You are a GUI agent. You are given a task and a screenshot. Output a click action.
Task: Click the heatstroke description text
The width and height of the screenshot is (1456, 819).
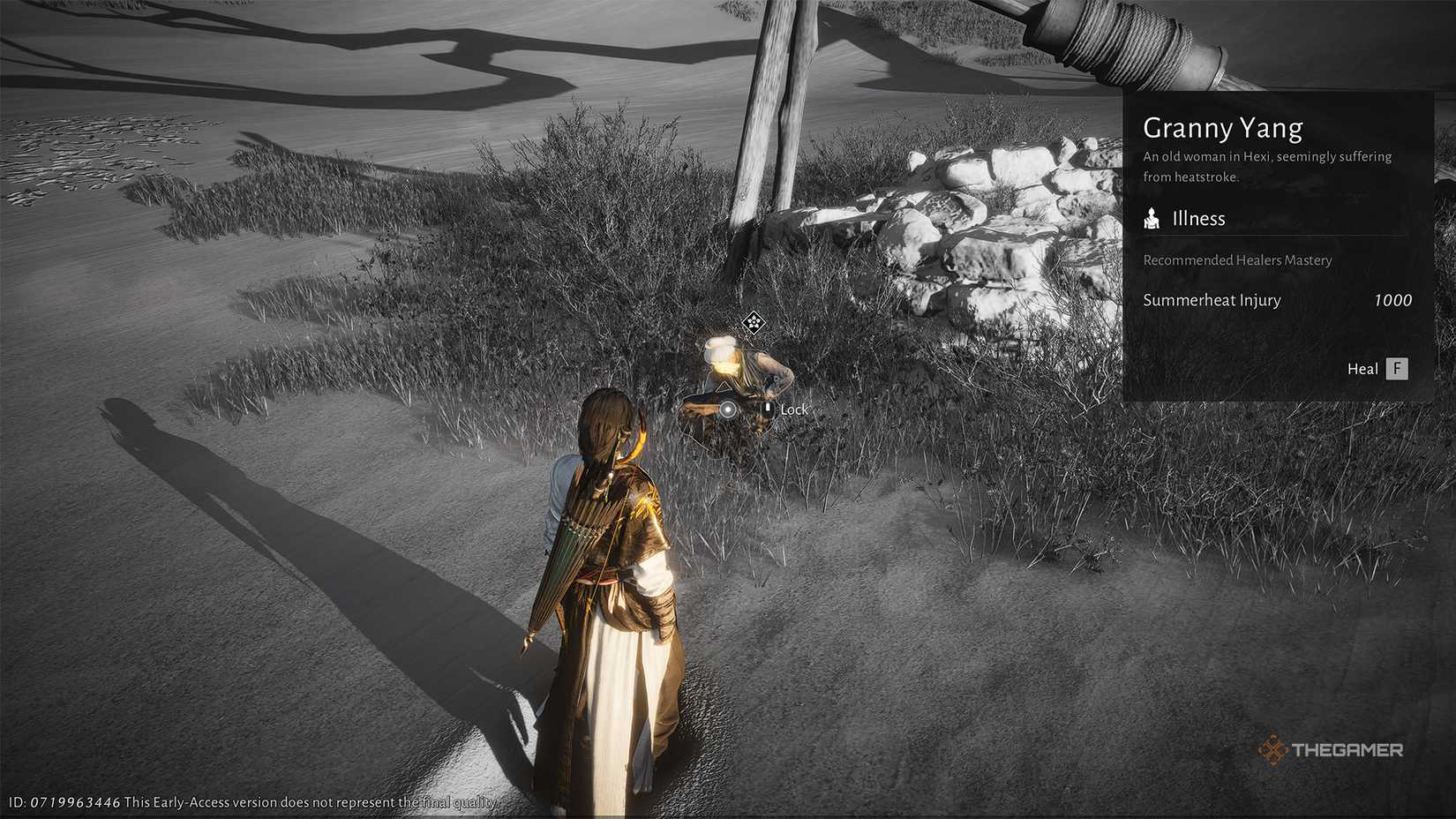coord(1266,166)
